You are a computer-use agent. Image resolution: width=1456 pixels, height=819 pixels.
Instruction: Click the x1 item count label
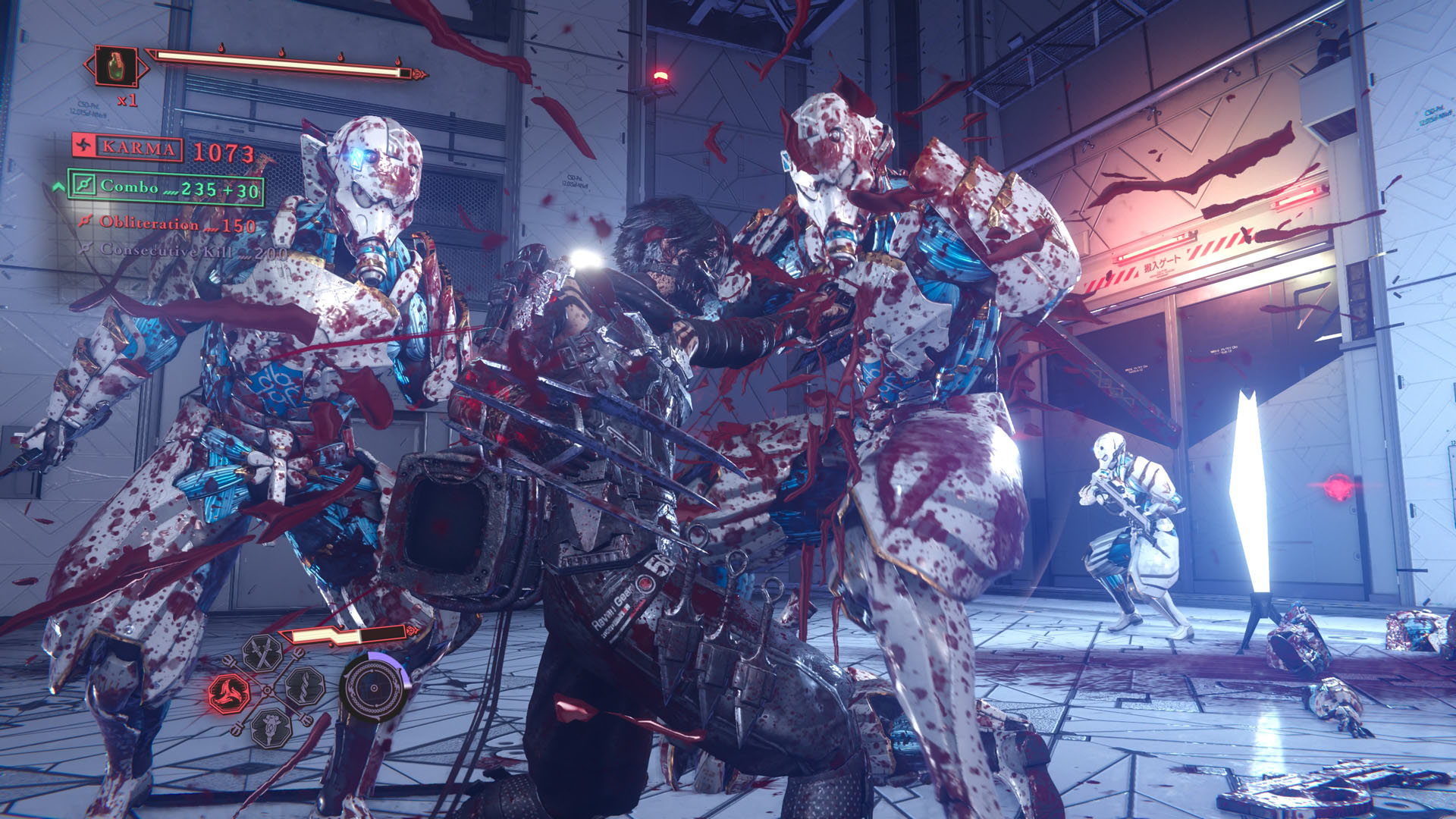(x=126, y=101)
